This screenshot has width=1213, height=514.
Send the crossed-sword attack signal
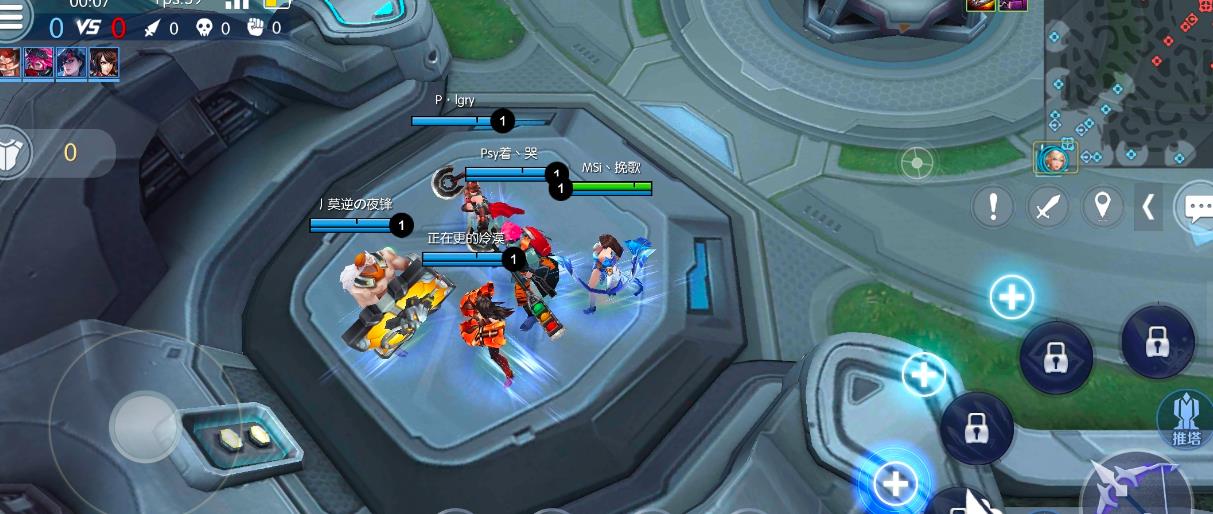coord(1047,207)
